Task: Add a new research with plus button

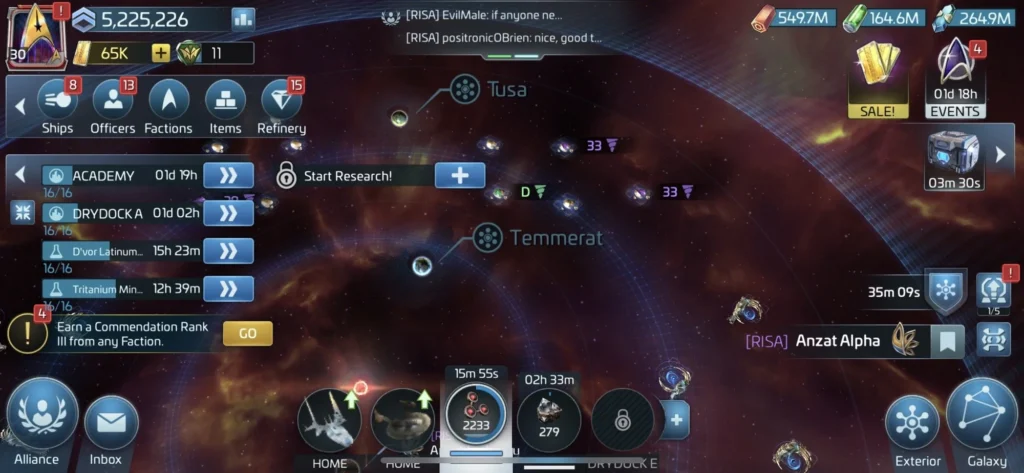Action: pyautogui.click(x=460, y=175)
